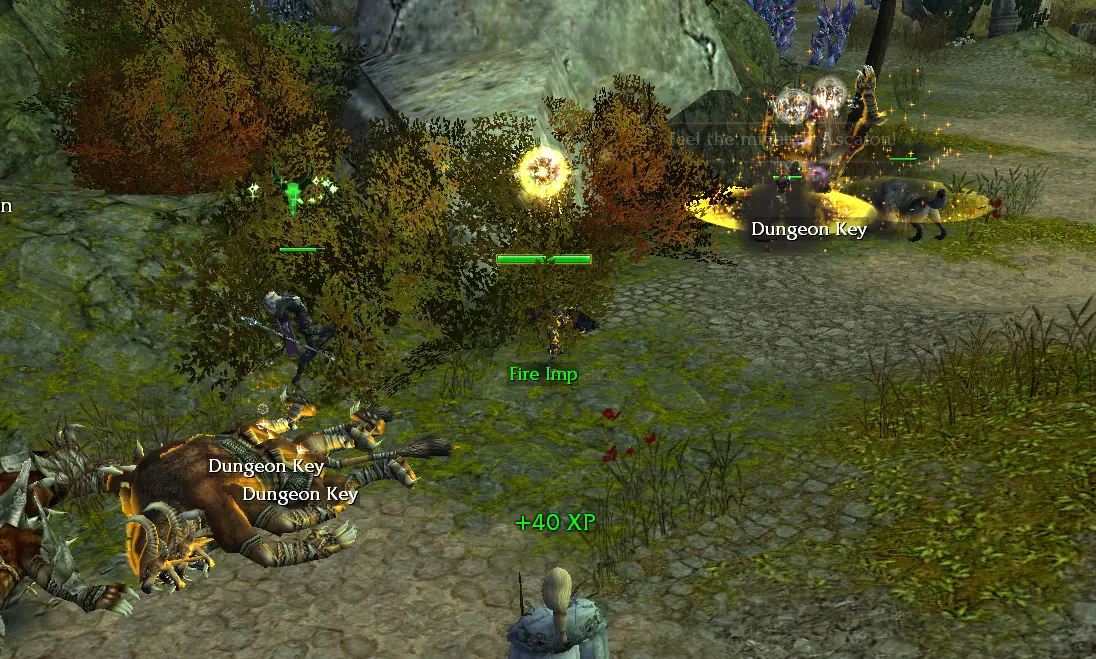Select the Fire Imp name label
This screenshot has height=659, width=1096.
[543, 374]
